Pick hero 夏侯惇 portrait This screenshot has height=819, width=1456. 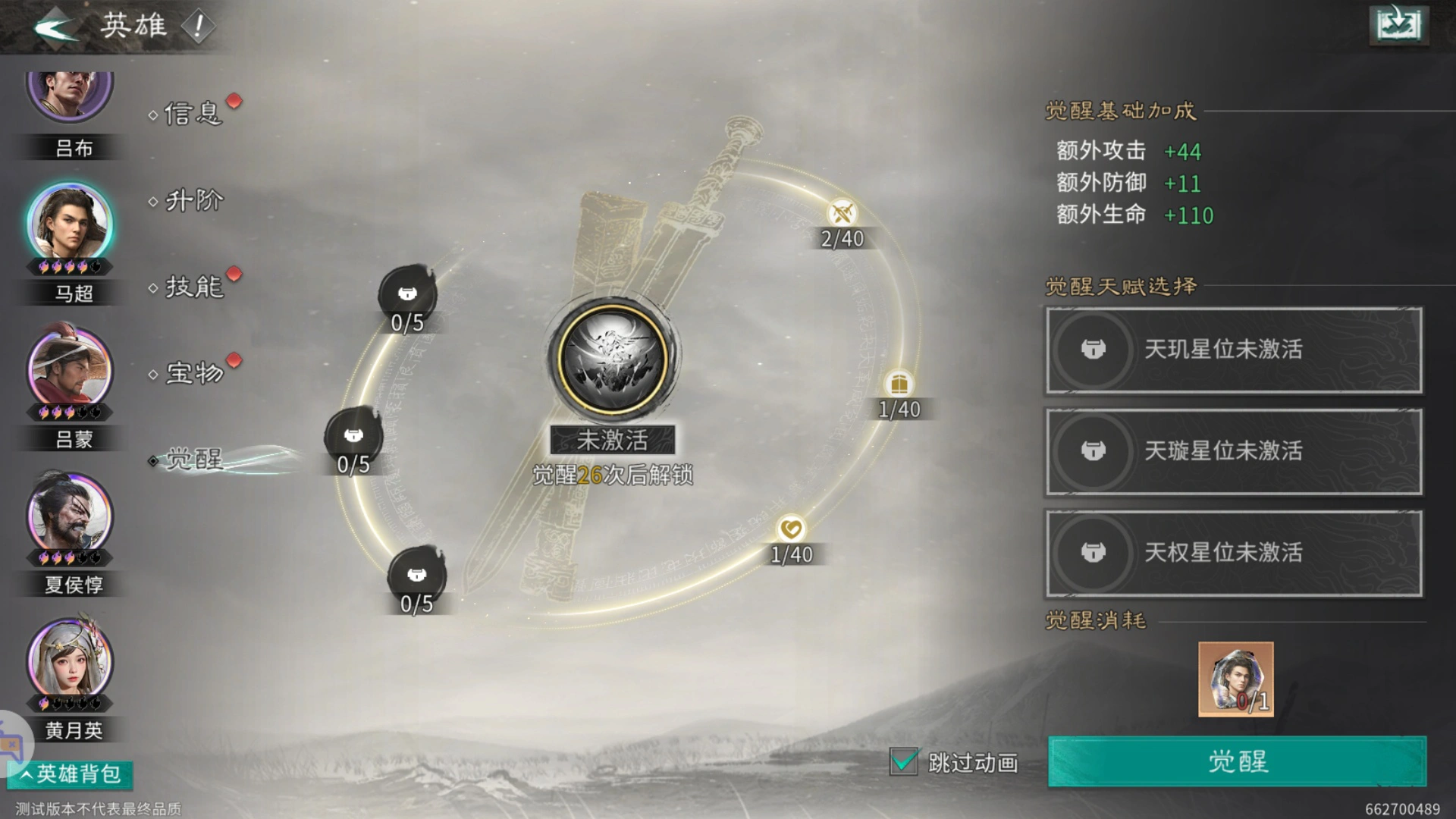(70, 516)
